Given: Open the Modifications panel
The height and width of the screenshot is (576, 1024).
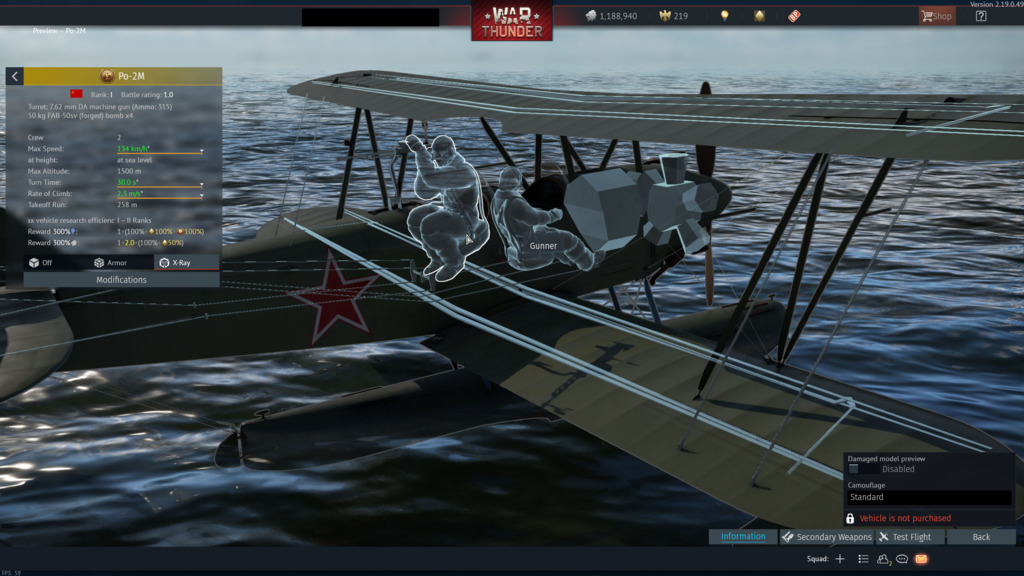Looking at the screenshot, I should [121, 280].
